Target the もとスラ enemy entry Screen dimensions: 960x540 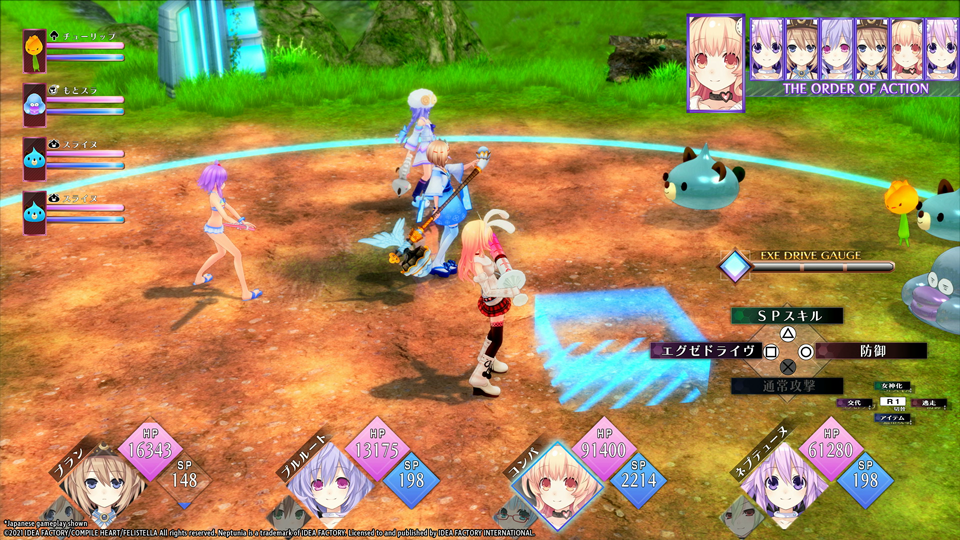pos(36,104)
